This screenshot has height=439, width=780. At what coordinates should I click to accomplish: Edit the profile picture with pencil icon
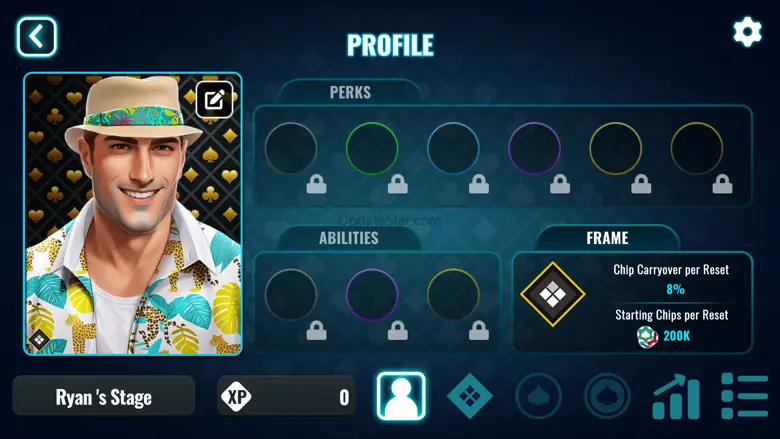click(214, 99)
